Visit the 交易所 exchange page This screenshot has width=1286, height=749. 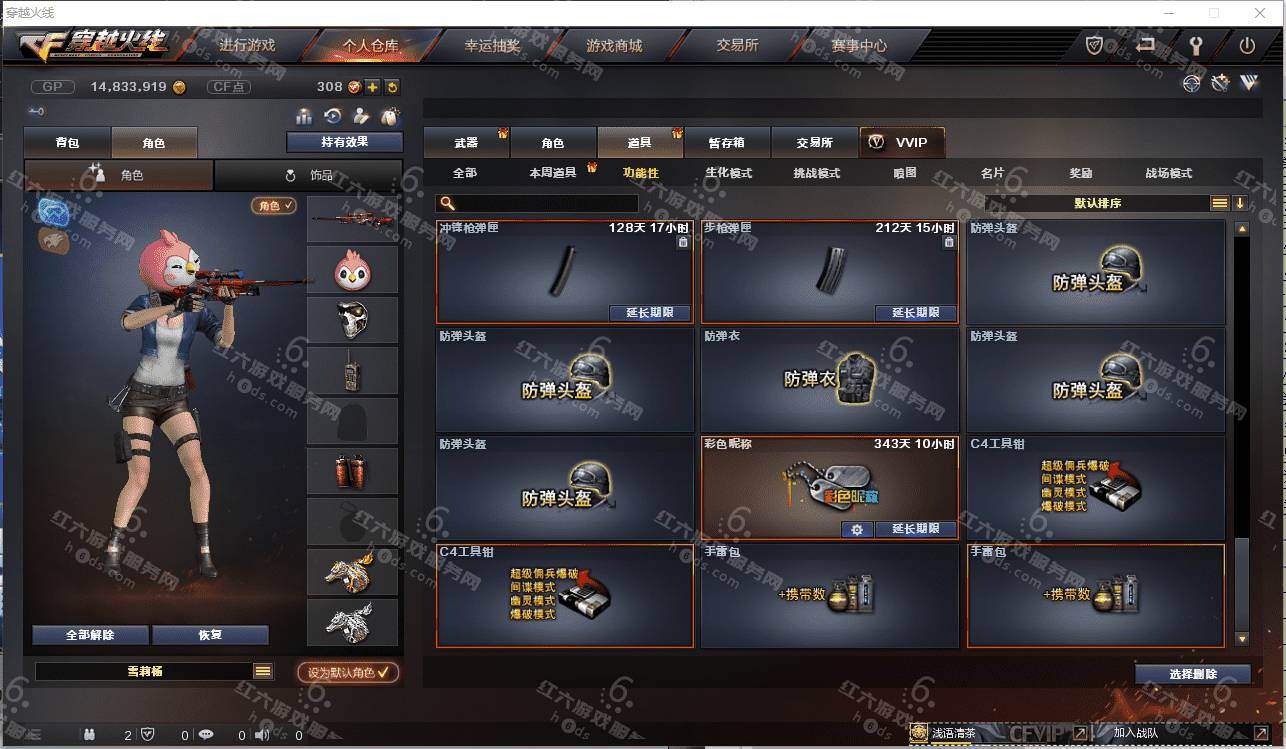pos(737,46)
